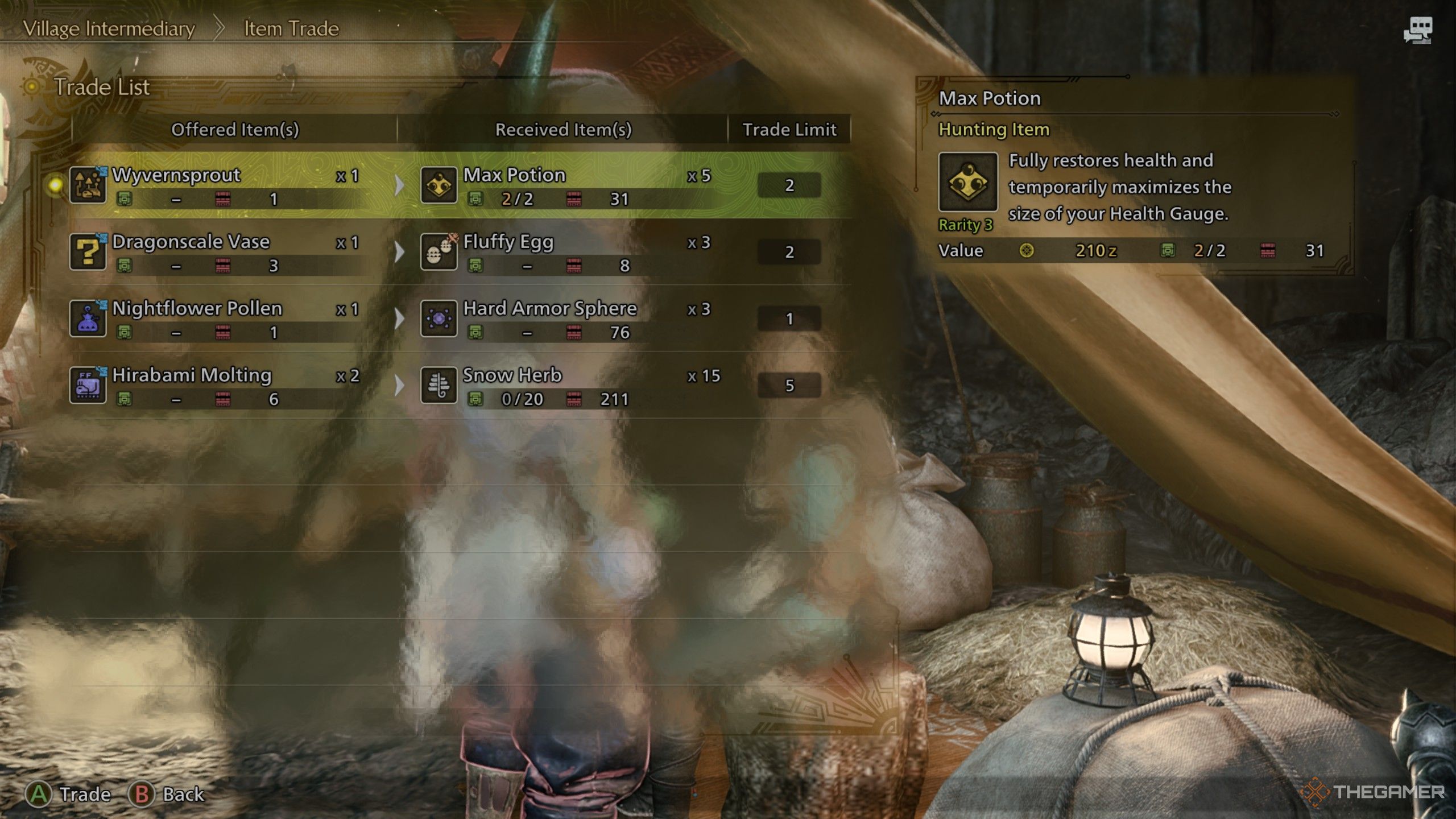Click the Fluffy Egg received item icon

click(x=439, y=252)
